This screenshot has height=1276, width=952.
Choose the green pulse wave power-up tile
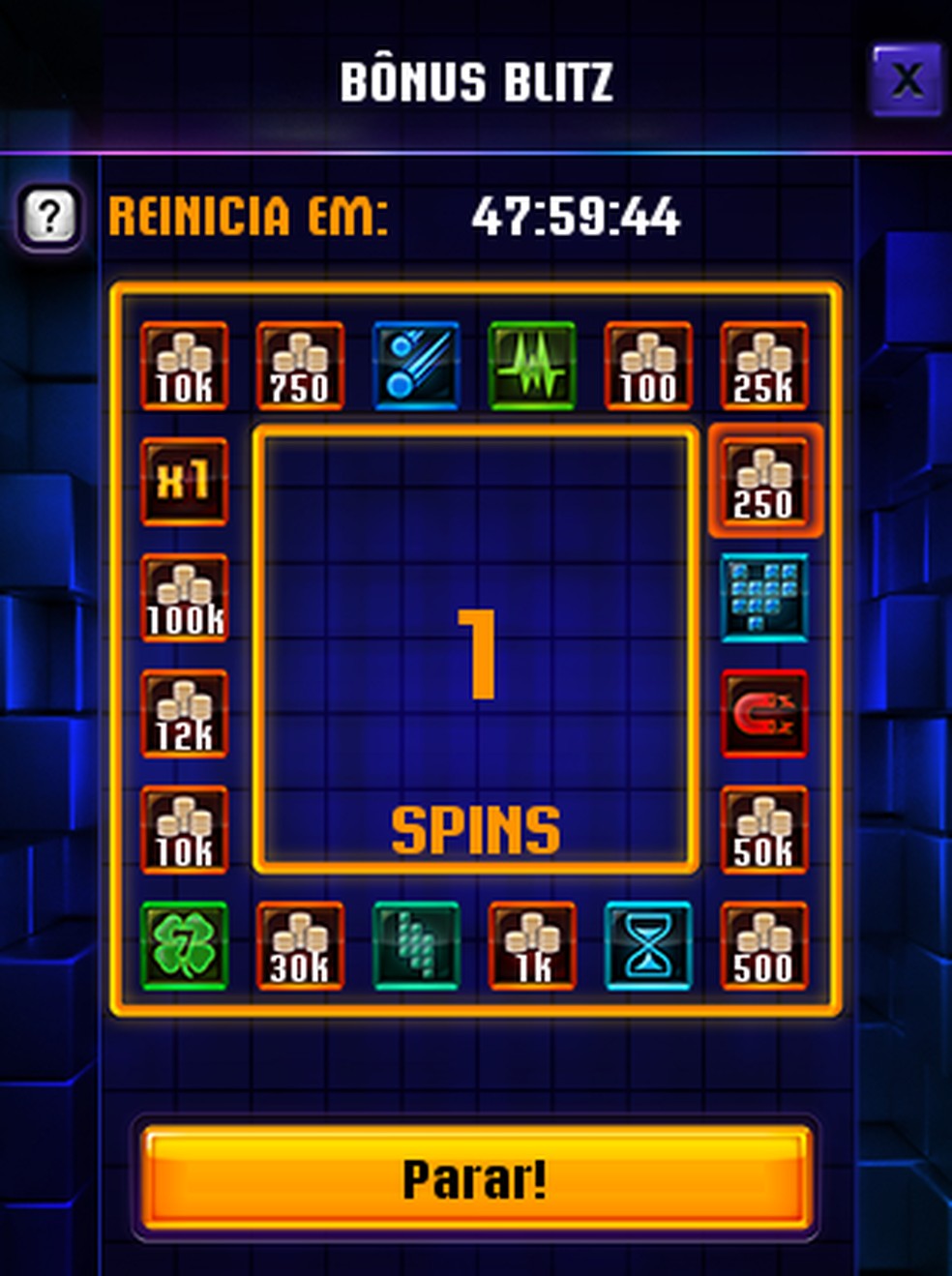click(x=532, y=366)
